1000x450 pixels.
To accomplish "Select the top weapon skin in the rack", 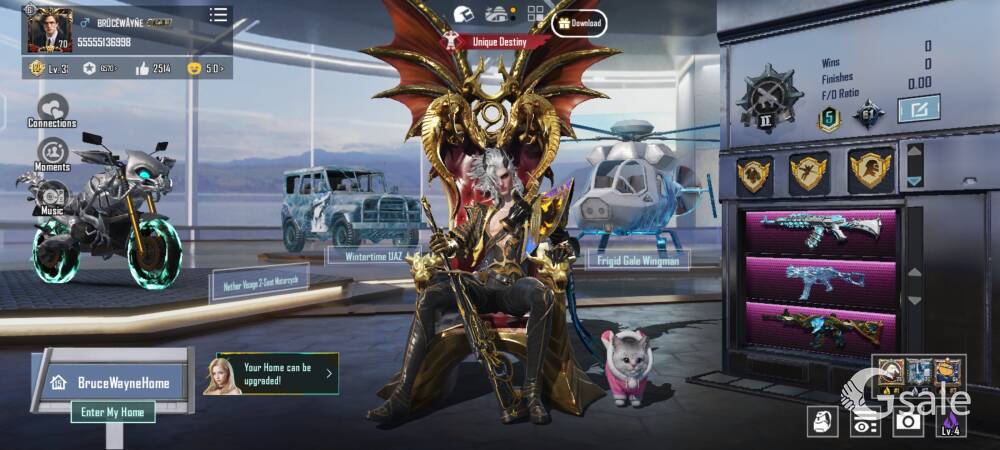I will (x=820, y=230).
